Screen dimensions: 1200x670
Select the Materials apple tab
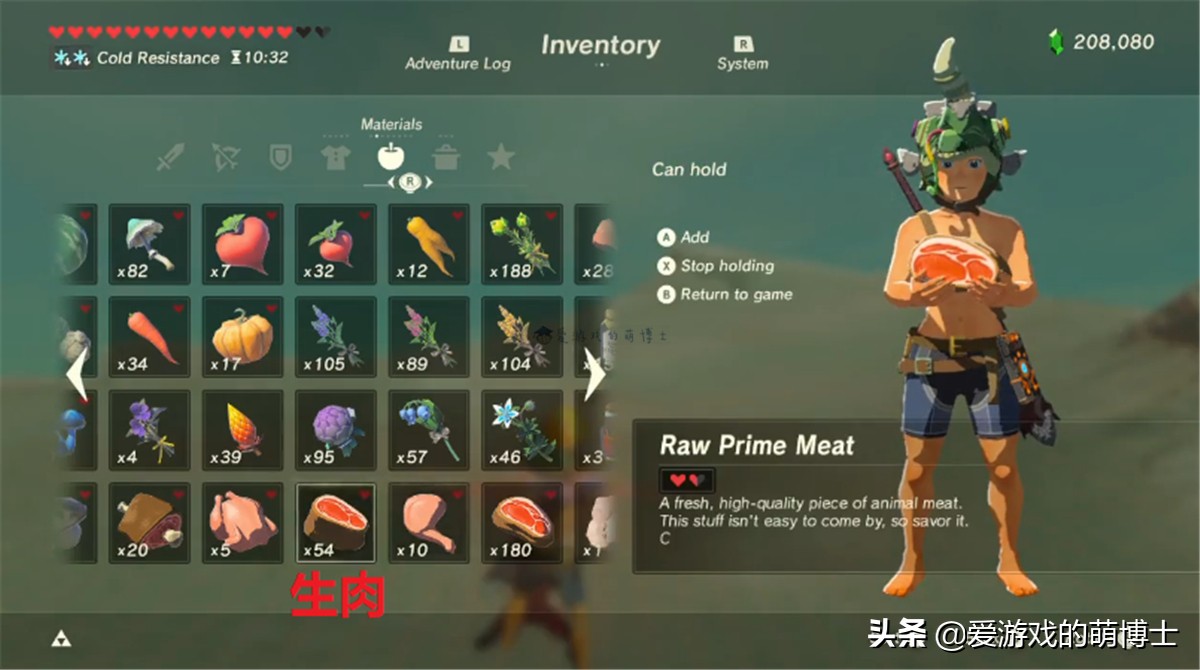390,157
